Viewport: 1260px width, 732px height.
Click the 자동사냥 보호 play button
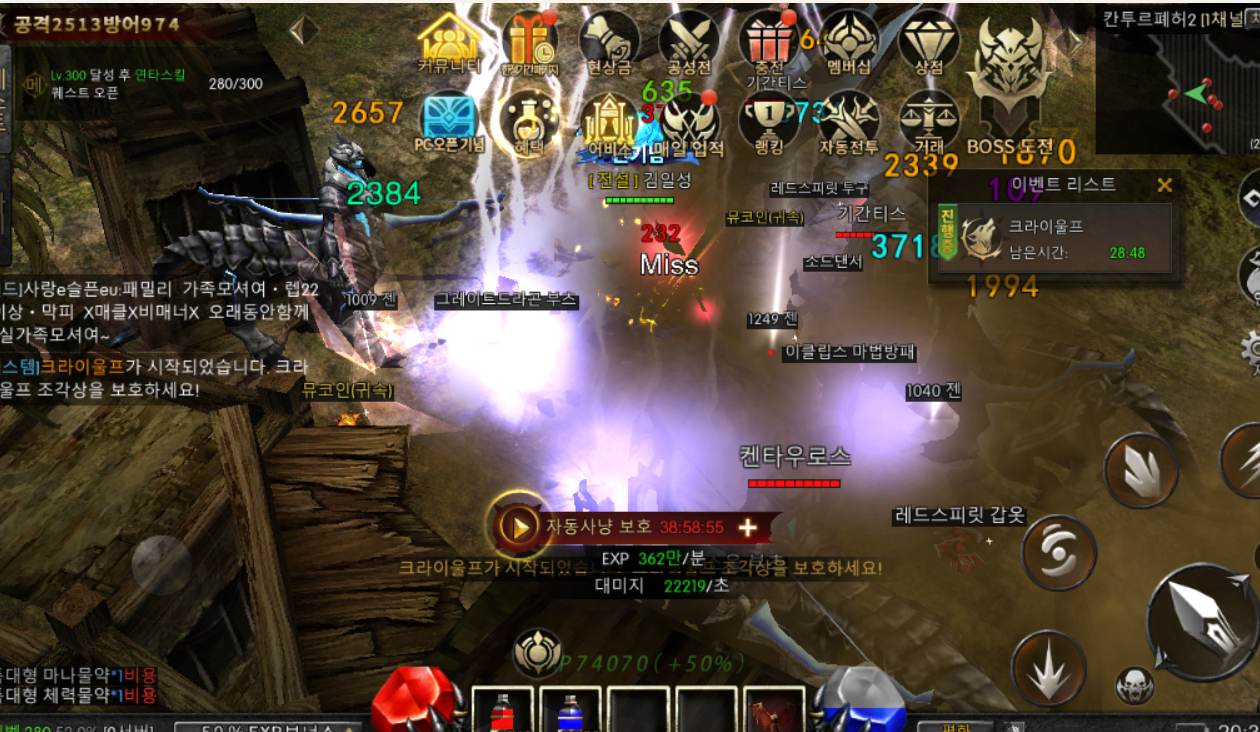(x=519, y=526)
